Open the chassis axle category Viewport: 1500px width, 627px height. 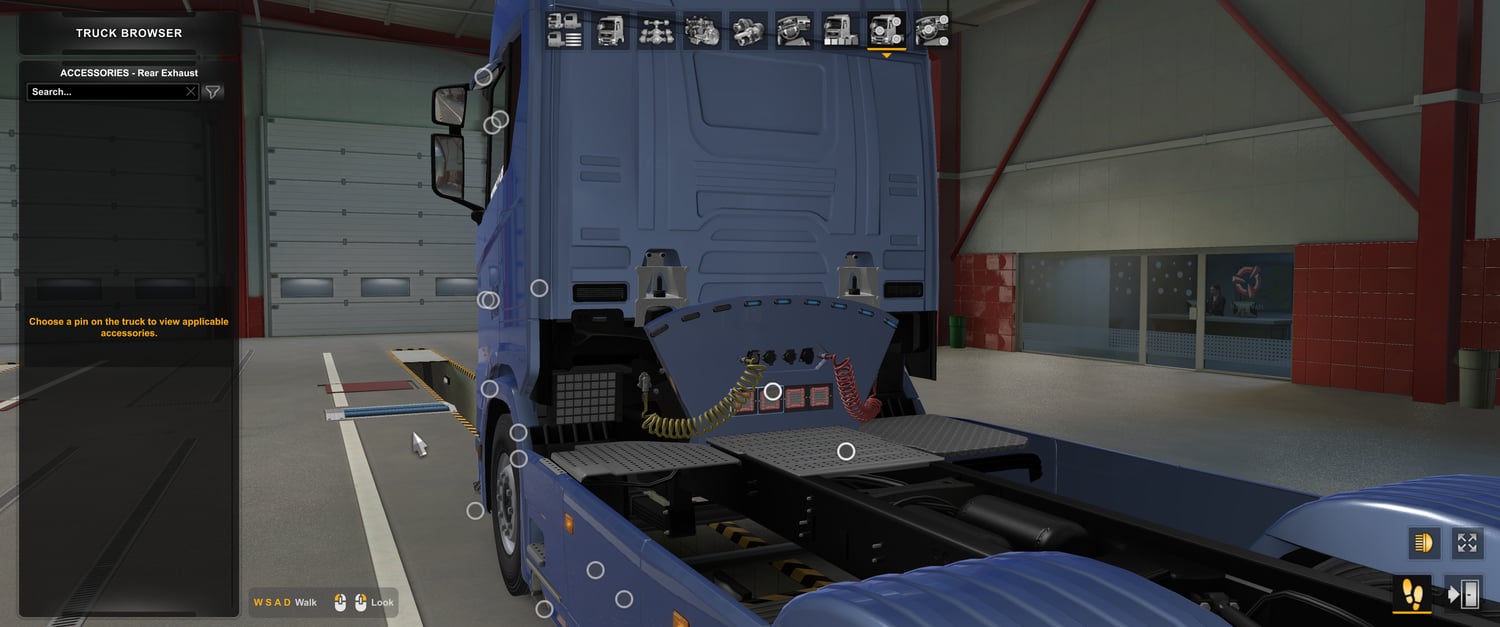656,31
